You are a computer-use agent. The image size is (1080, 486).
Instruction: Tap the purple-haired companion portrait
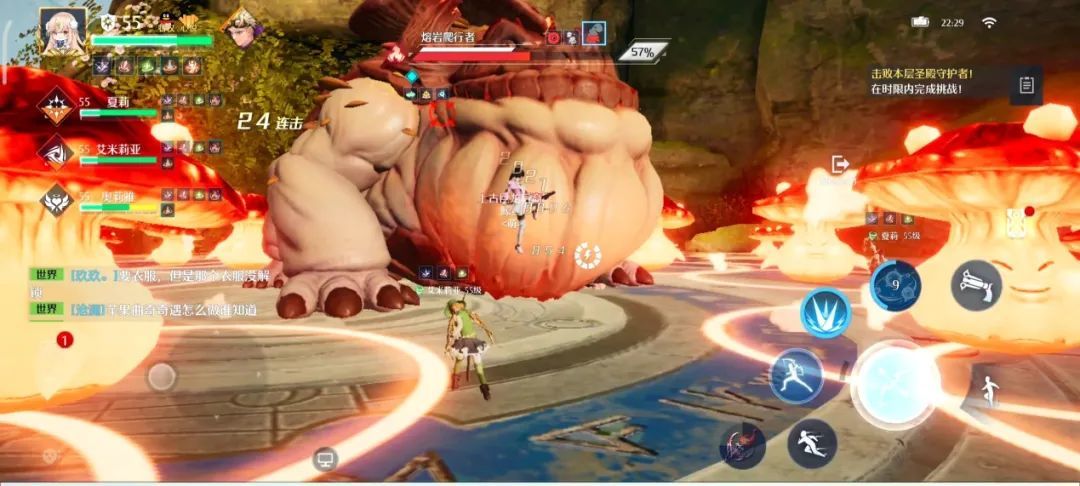tap(241, 26)
